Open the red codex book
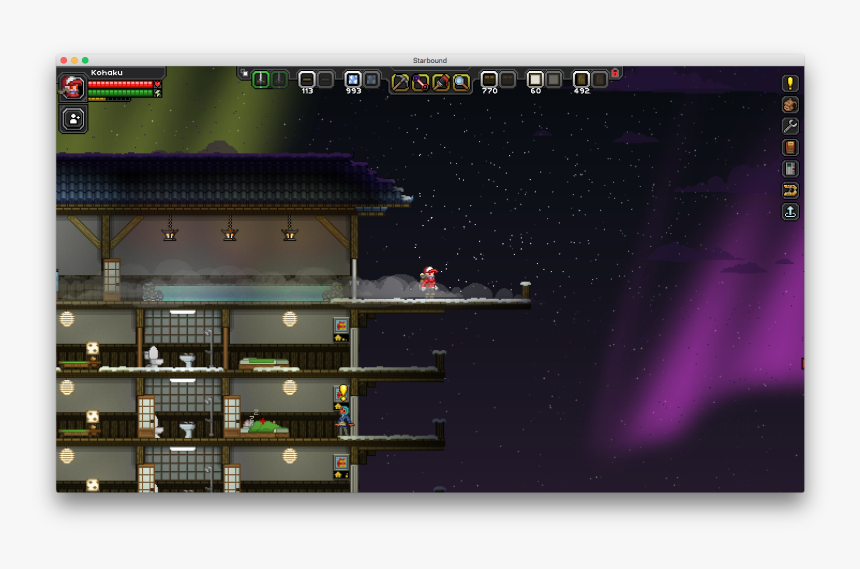Screen dimensions: 860x569 click(x=790, y=148)
